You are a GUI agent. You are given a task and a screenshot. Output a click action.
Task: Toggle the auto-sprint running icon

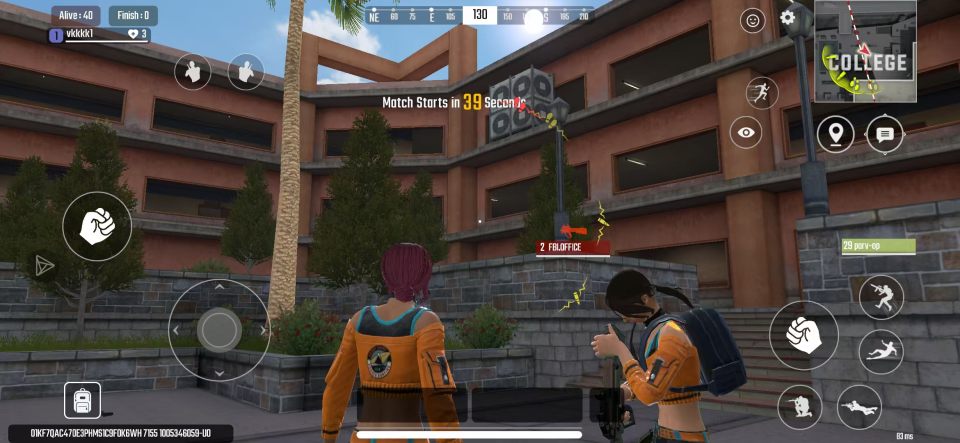pos(761,93)
